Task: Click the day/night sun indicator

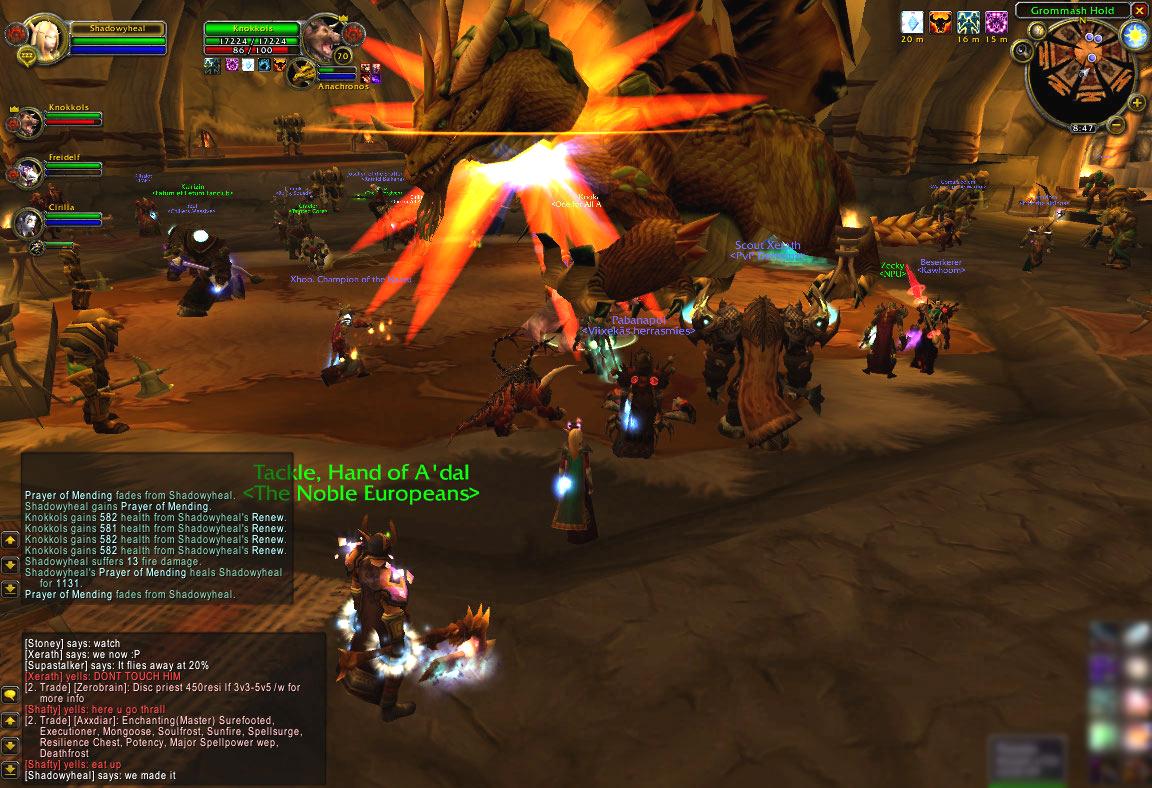Action: (1134, 36)
